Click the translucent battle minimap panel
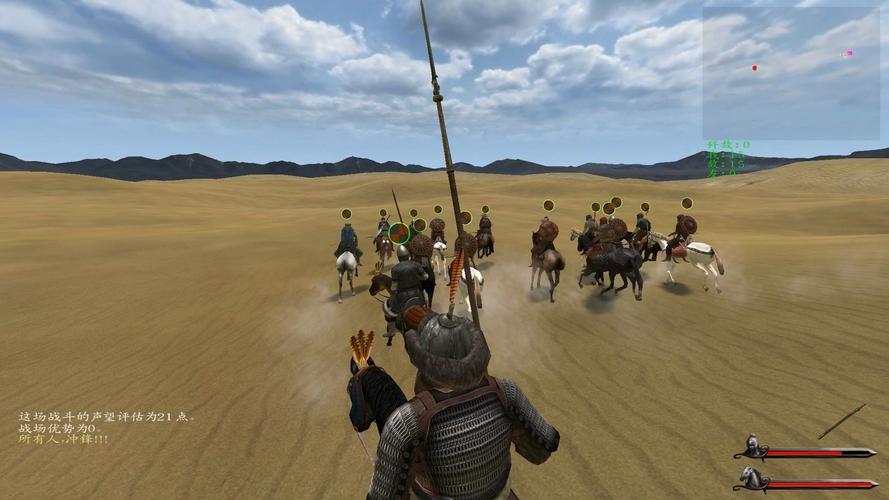This screenshot has width=889, height=500. tap(790, 74)
